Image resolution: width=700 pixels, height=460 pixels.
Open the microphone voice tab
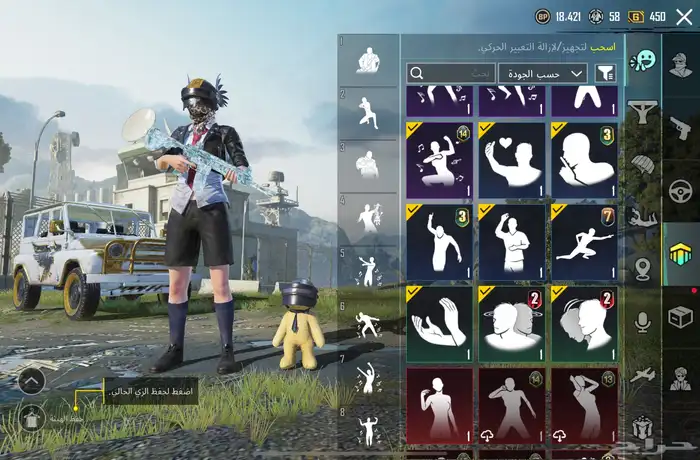coord(643,320)
